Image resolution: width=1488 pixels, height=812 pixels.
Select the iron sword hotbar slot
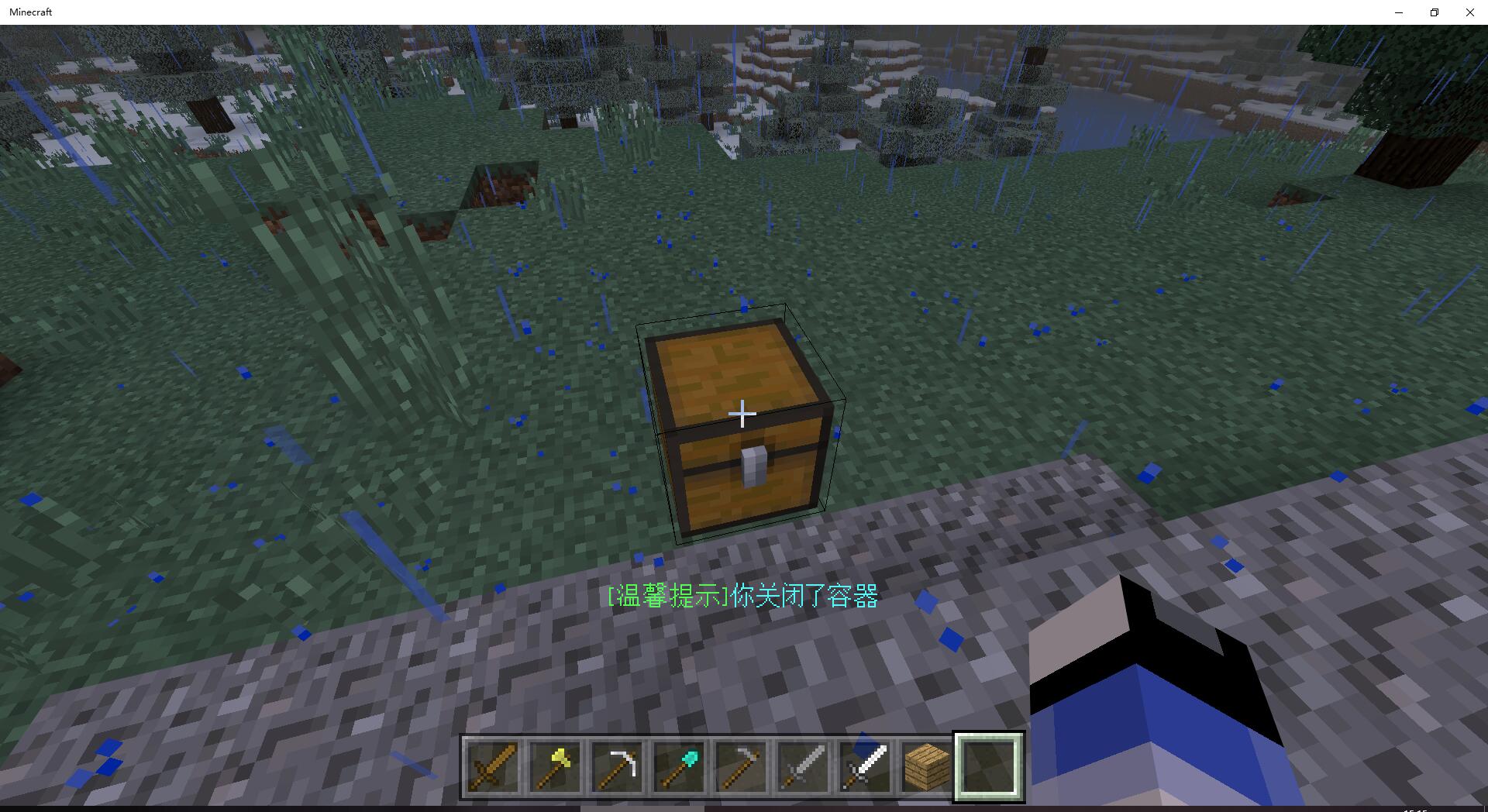pos(865,766)
